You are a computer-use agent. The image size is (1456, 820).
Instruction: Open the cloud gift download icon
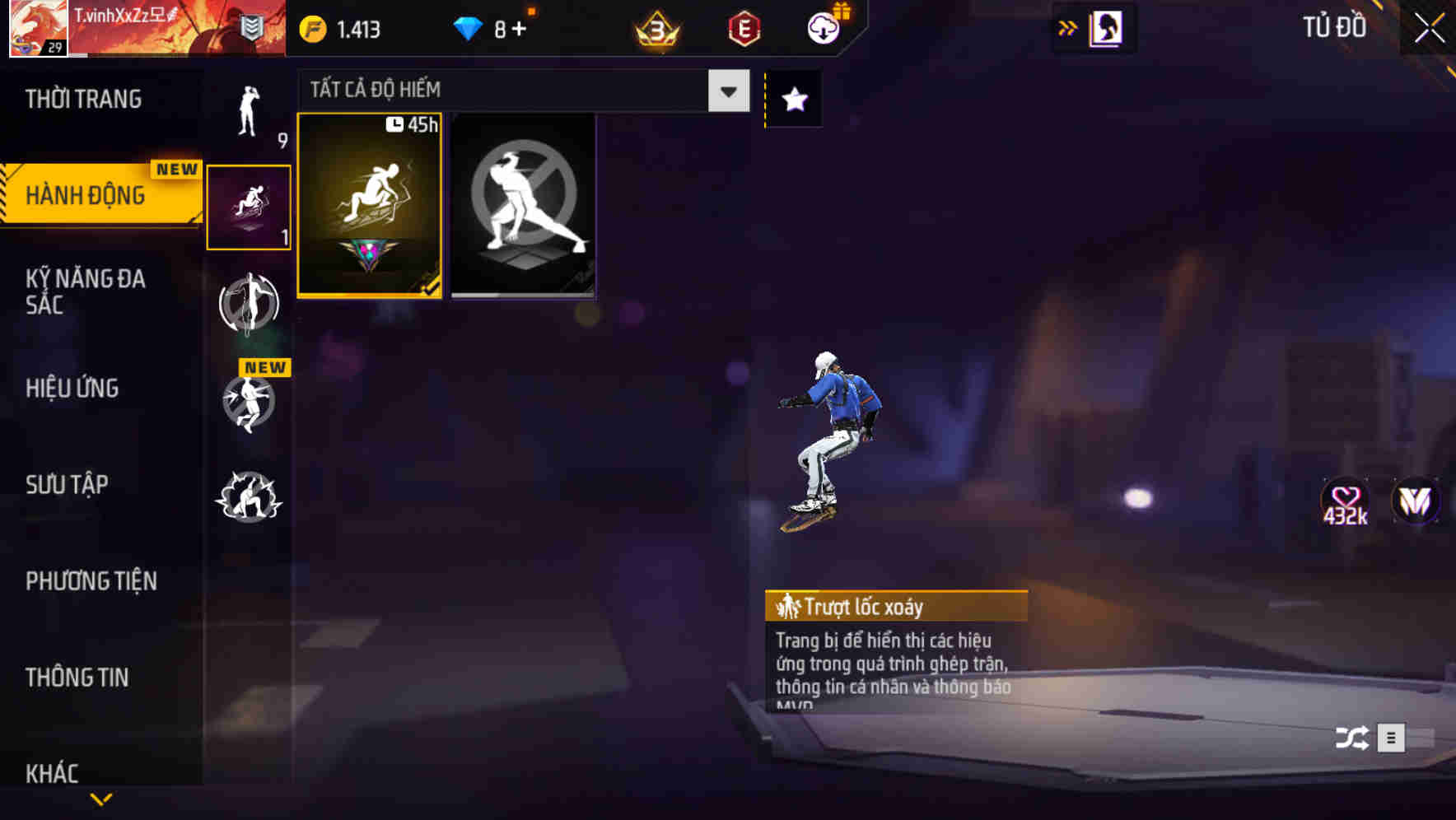tap(823, 27)
